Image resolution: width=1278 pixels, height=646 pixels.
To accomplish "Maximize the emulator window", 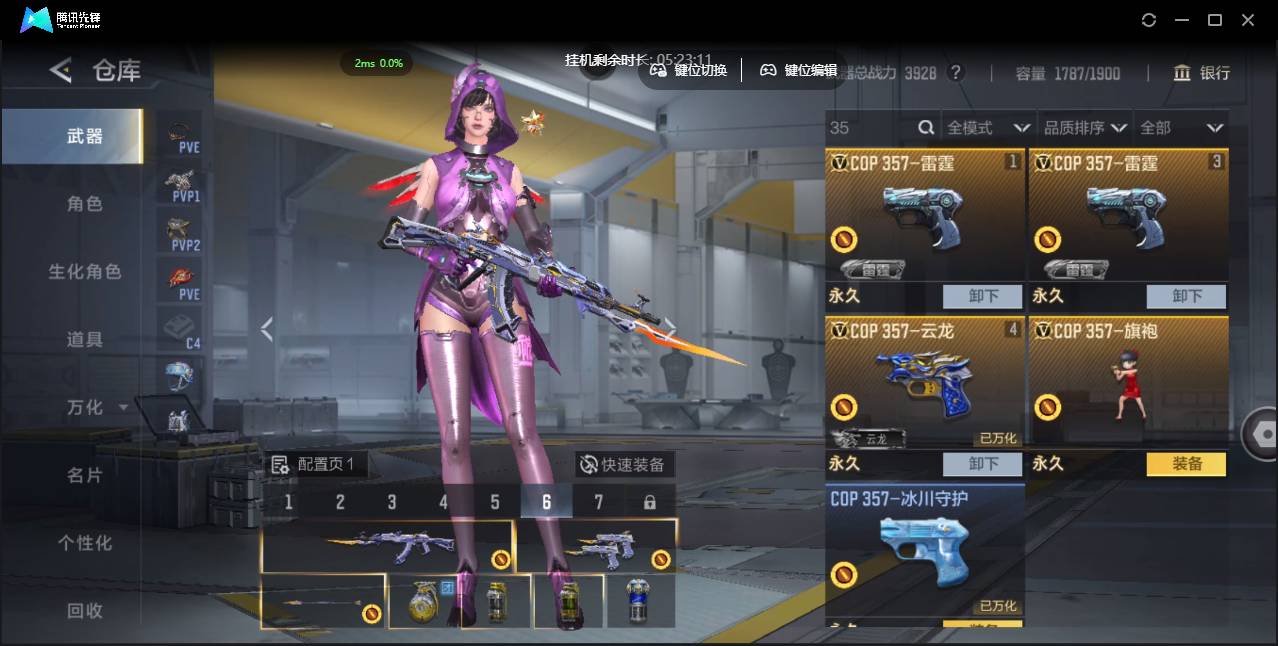I will pyautogui.click(x=1215, y=20).
